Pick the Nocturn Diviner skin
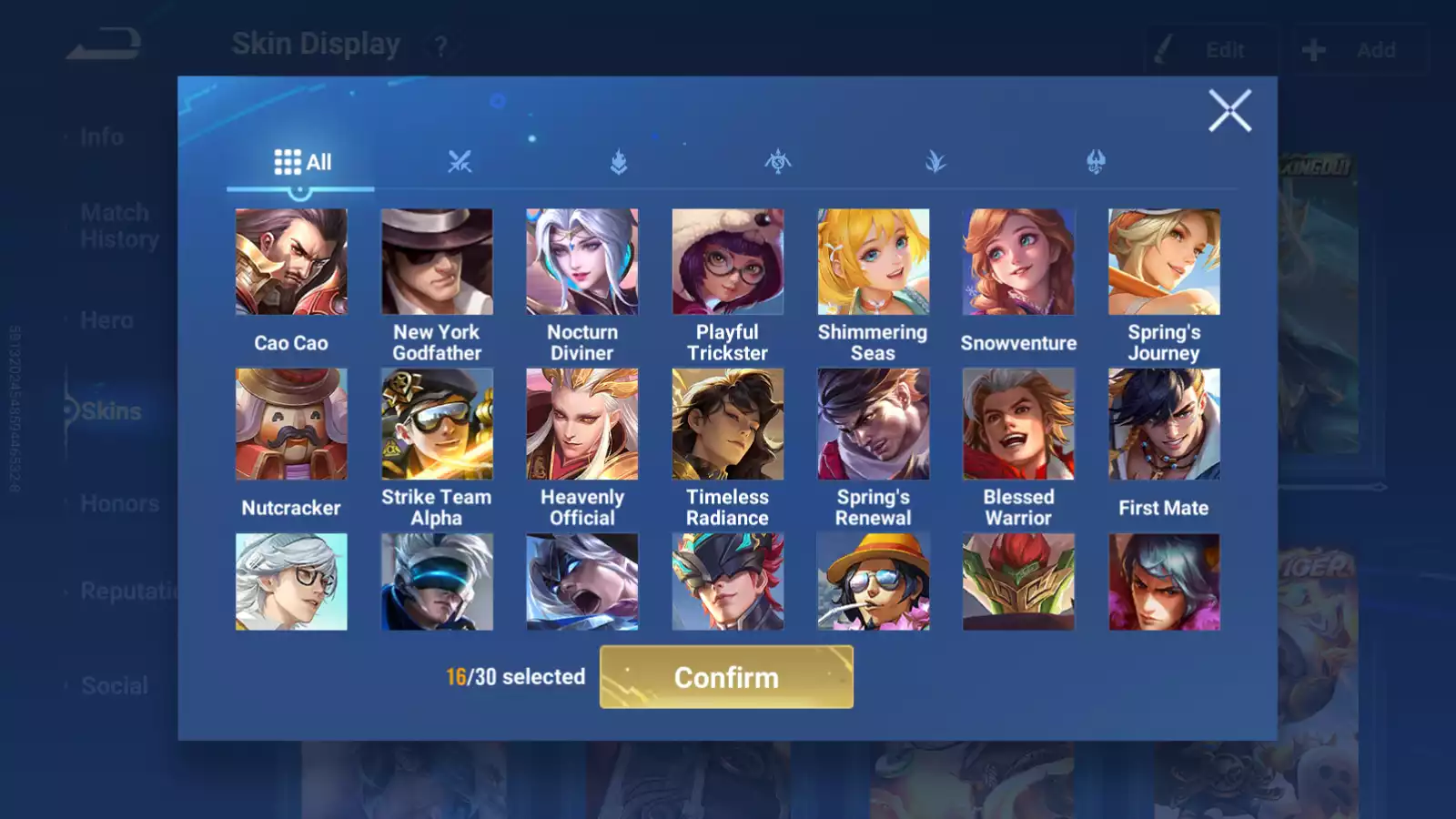This screenshot has height=819, width=1456. [x=582, y=262]
